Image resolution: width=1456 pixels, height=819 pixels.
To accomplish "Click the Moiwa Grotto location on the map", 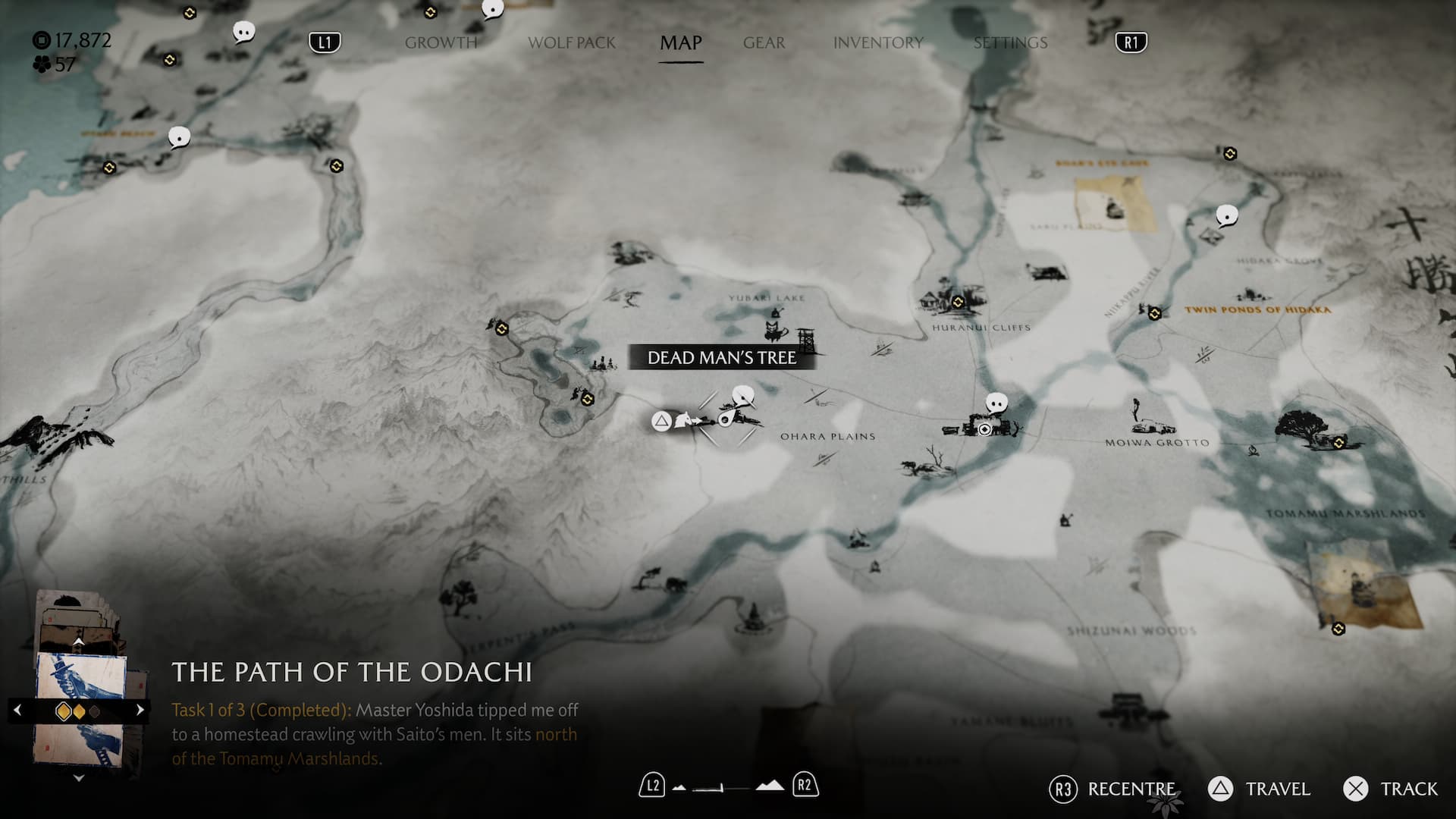I will click(1156, 442).
